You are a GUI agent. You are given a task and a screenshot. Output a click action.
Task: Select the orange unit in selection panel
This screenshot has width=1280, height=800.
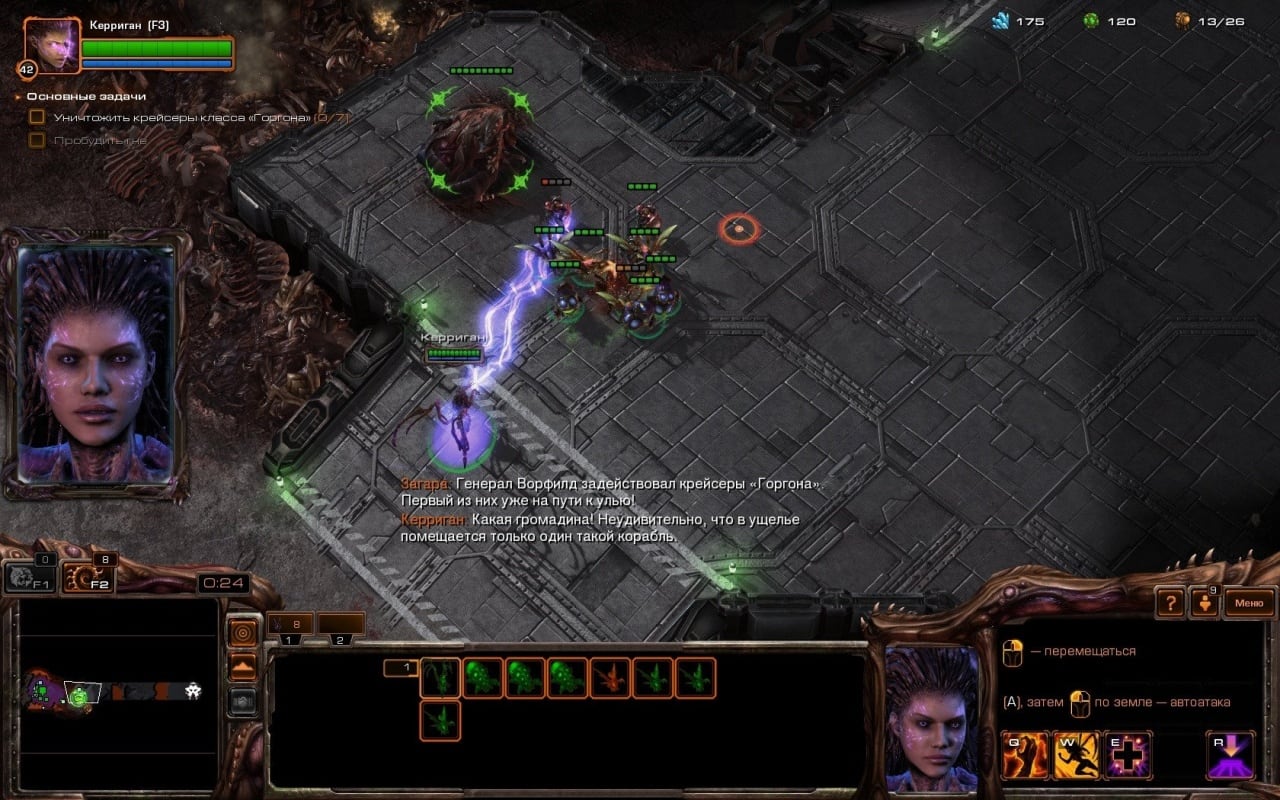click(610, 677)
